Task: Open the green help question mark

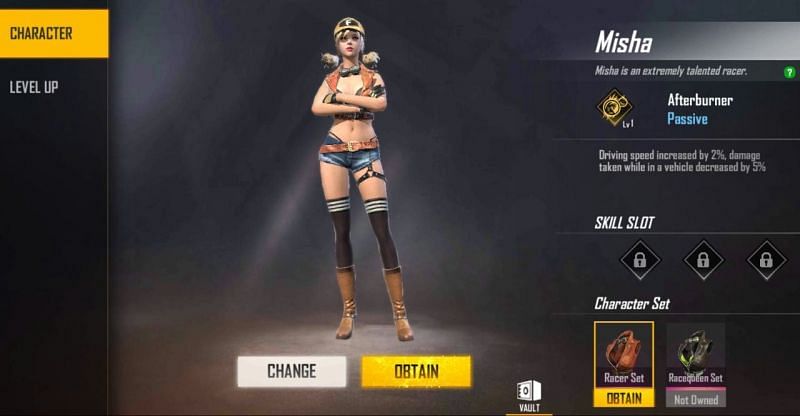Action: click(790, 71)
